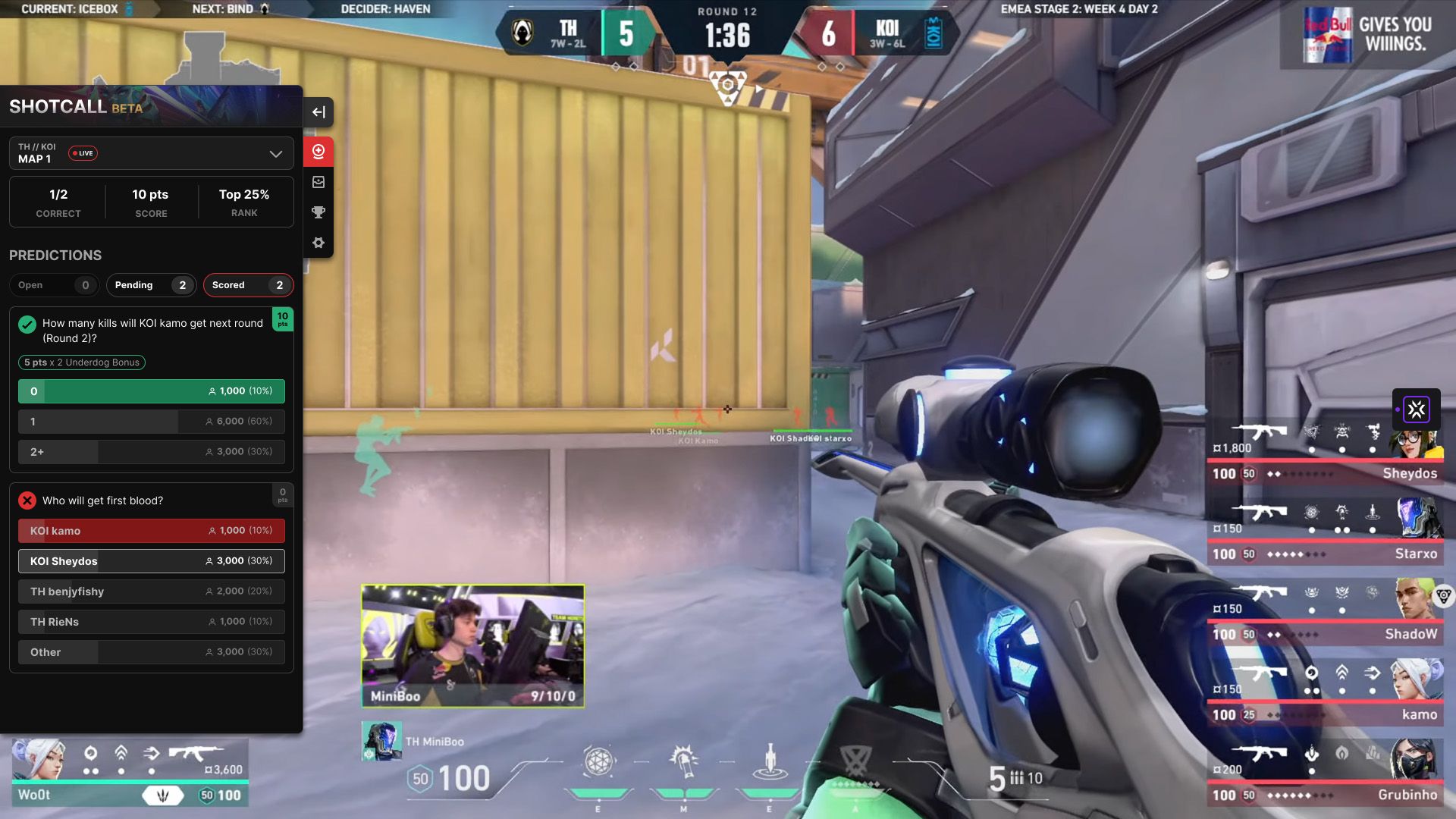Select the 0 kills prediction option

pyautogui.click(x=151, y=391)
